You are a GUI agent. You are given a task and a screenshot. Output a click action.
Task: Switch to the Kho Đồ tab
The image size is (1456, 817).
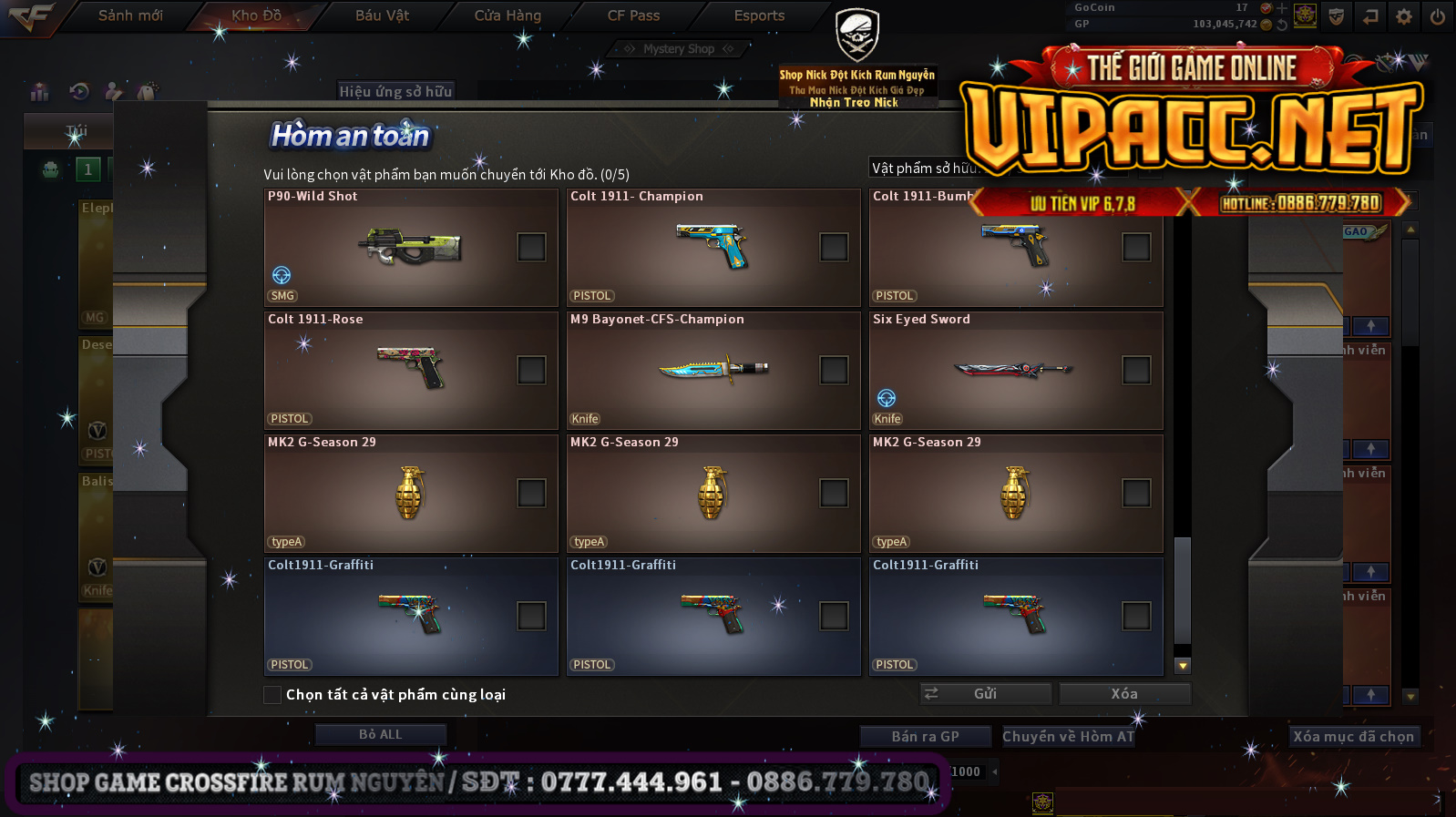256,15
